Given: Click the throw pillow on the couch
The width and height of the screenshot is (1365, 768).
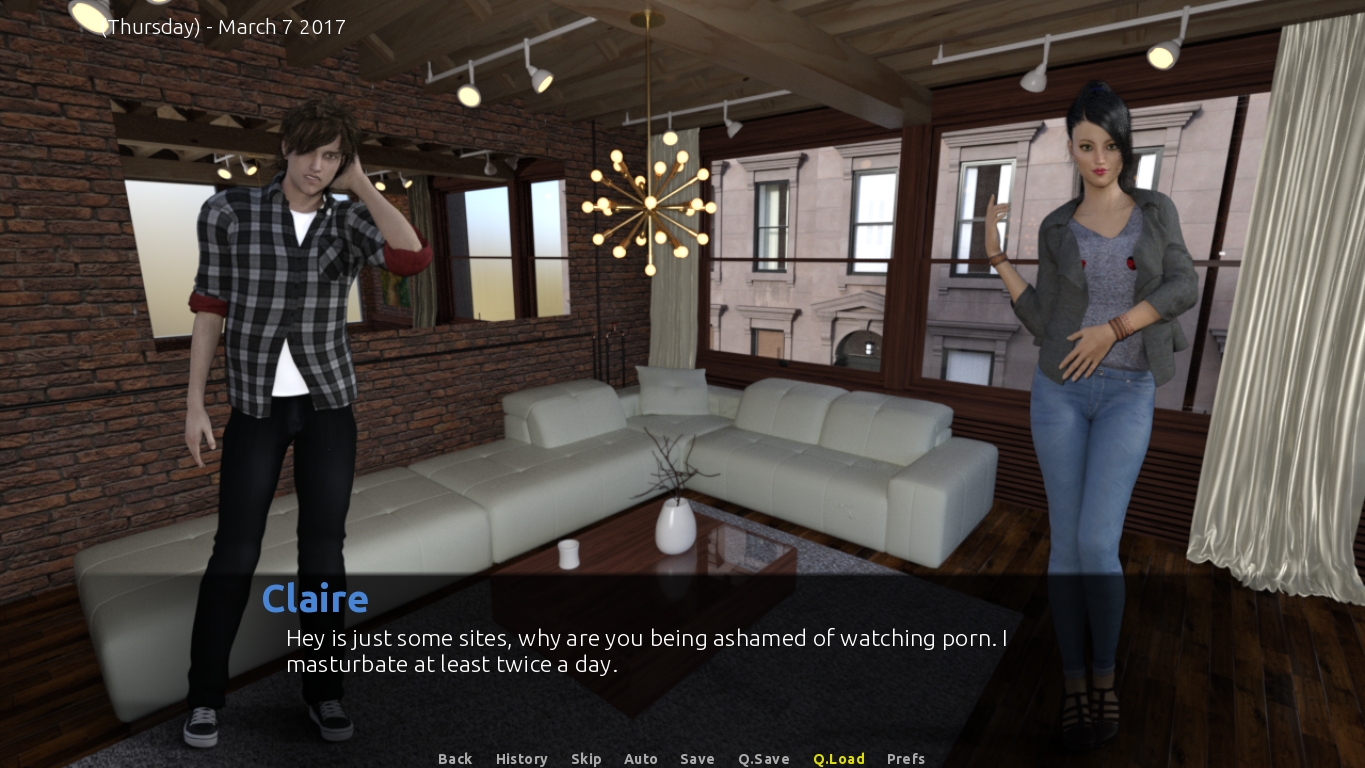Looking at the screenshot, I should (x=672, y=390).
